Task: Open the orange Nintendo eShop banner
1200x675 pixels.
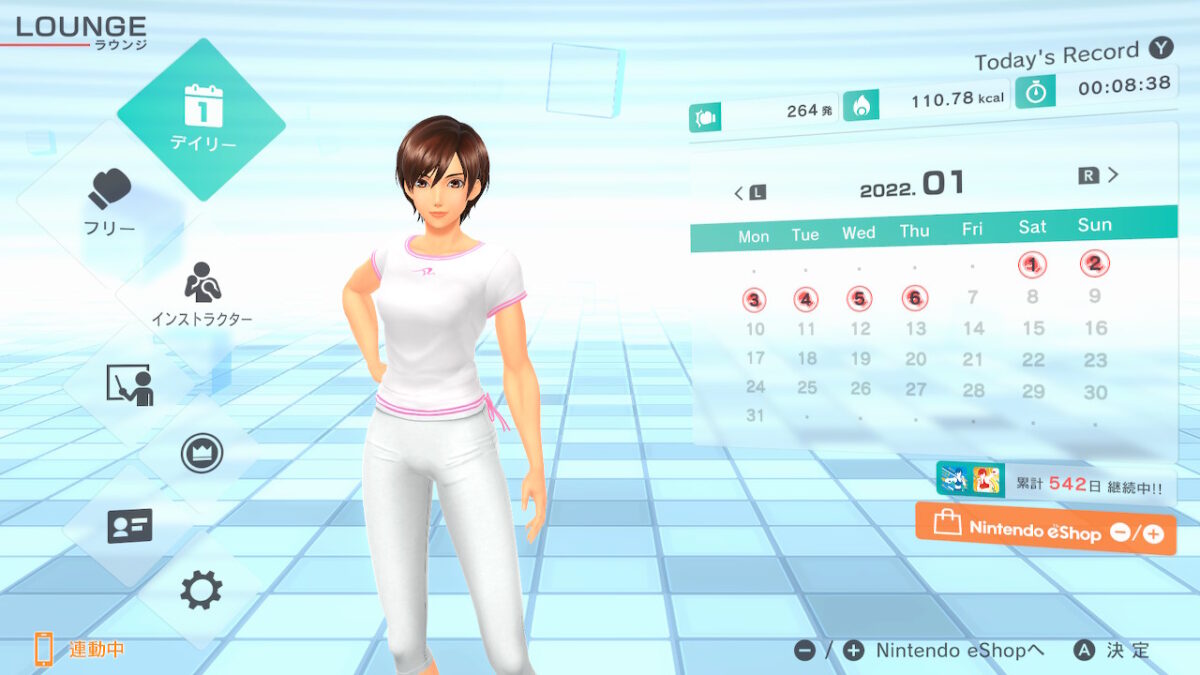Action: (1045, 530)
